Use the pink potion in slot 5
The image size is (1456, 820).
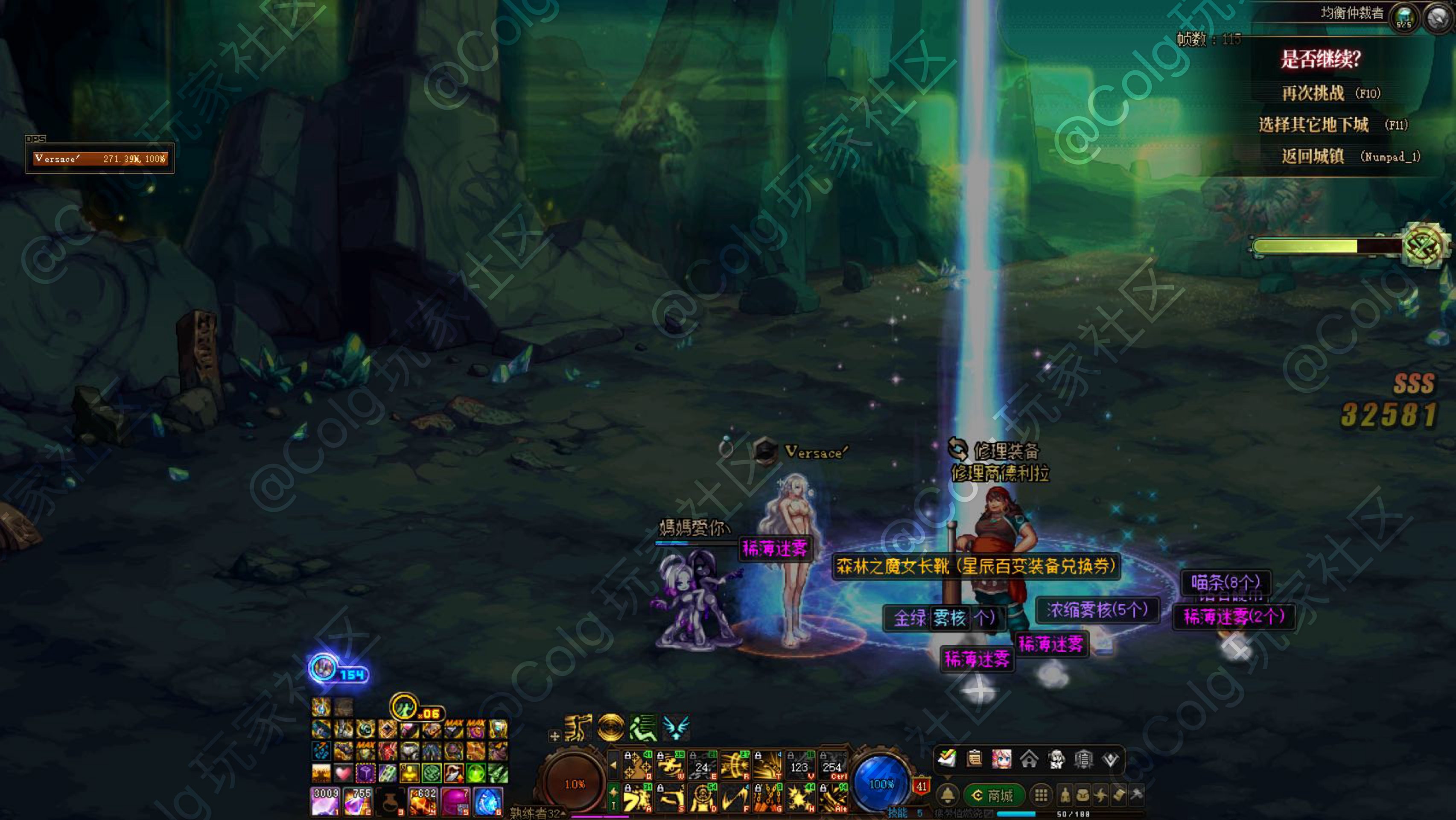pyautogui.click(x=455, y=801)
